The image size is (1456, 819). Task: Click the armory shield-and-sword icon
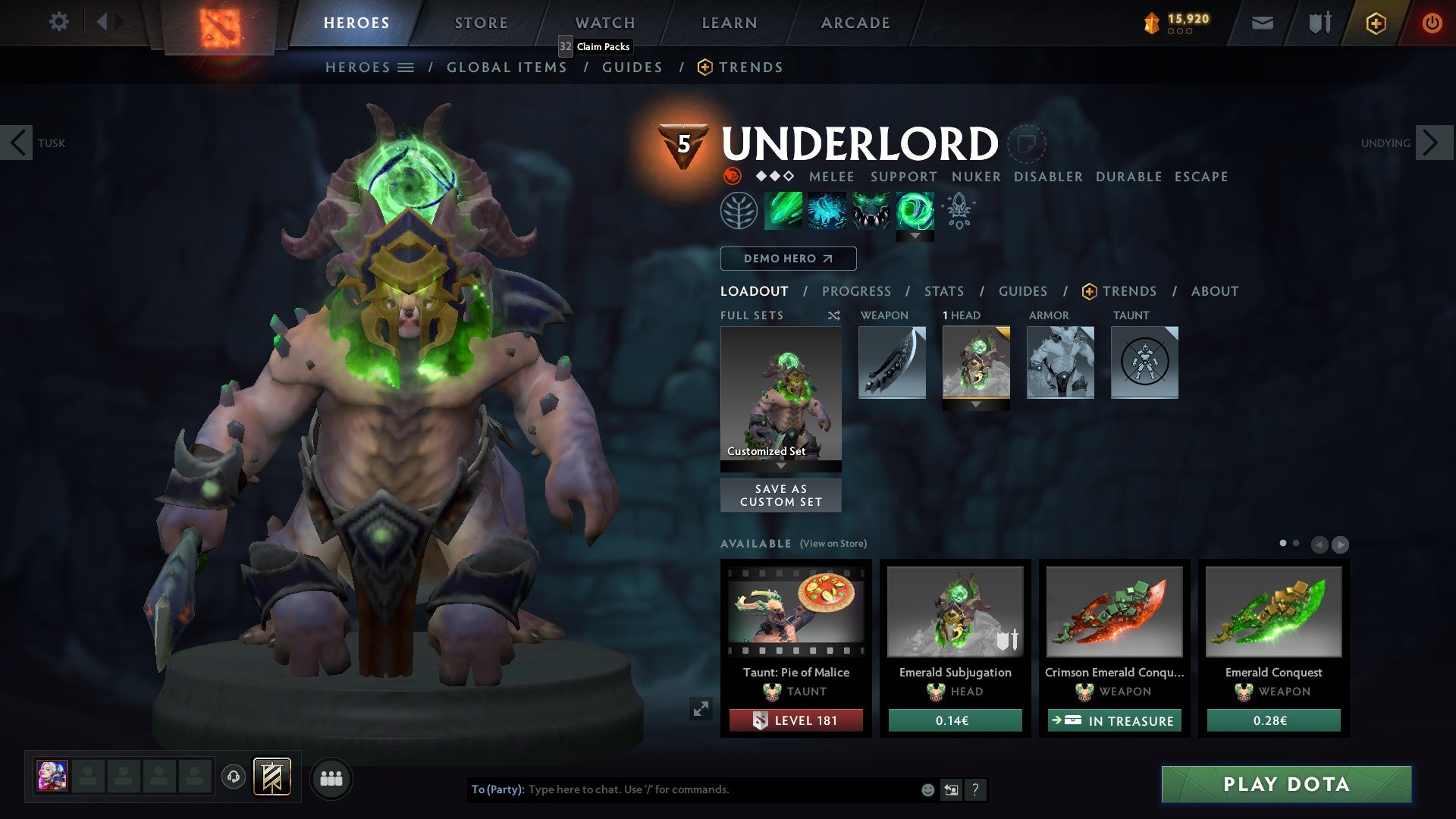pyautogui.click(x=1319, y=23)
